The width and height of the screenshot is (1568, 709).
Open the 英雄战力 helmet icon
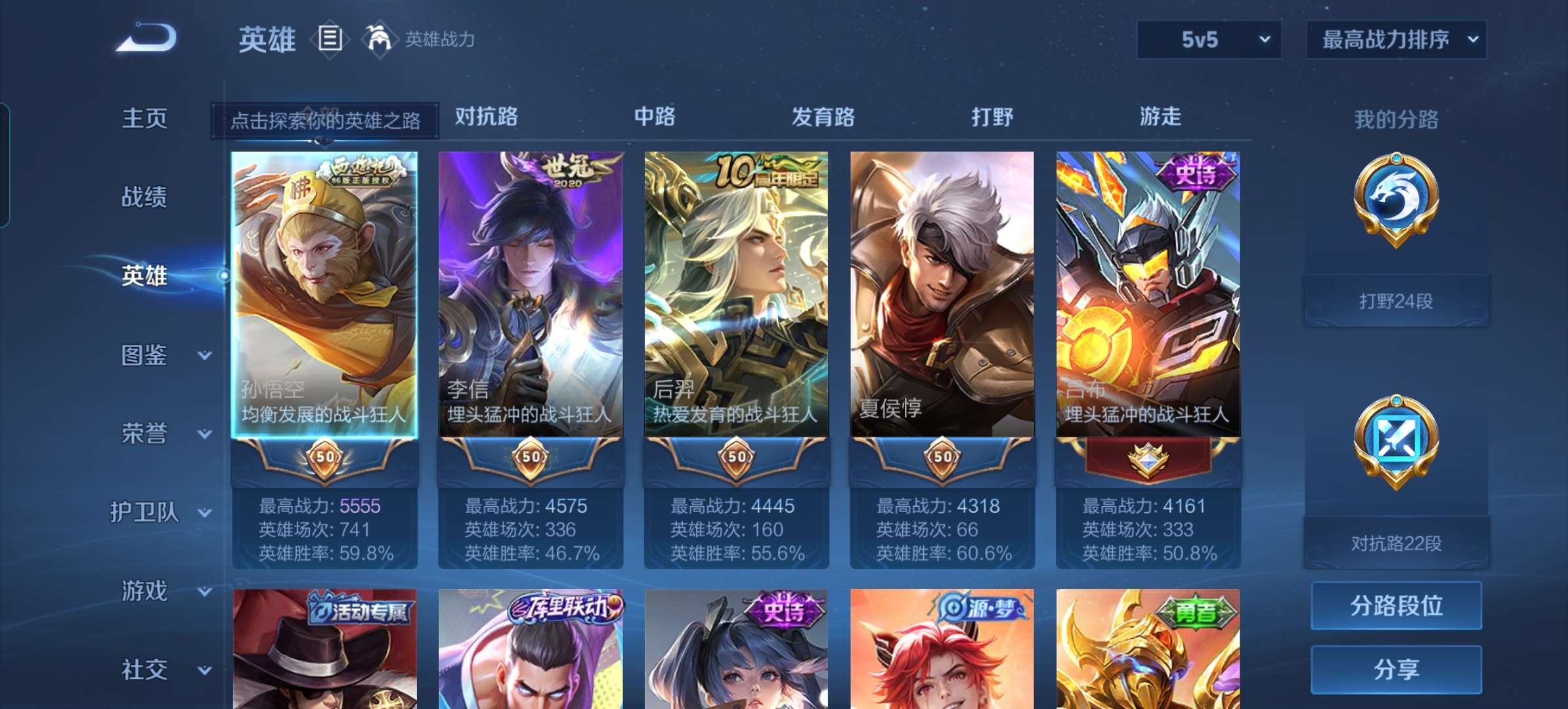[380, 39]
